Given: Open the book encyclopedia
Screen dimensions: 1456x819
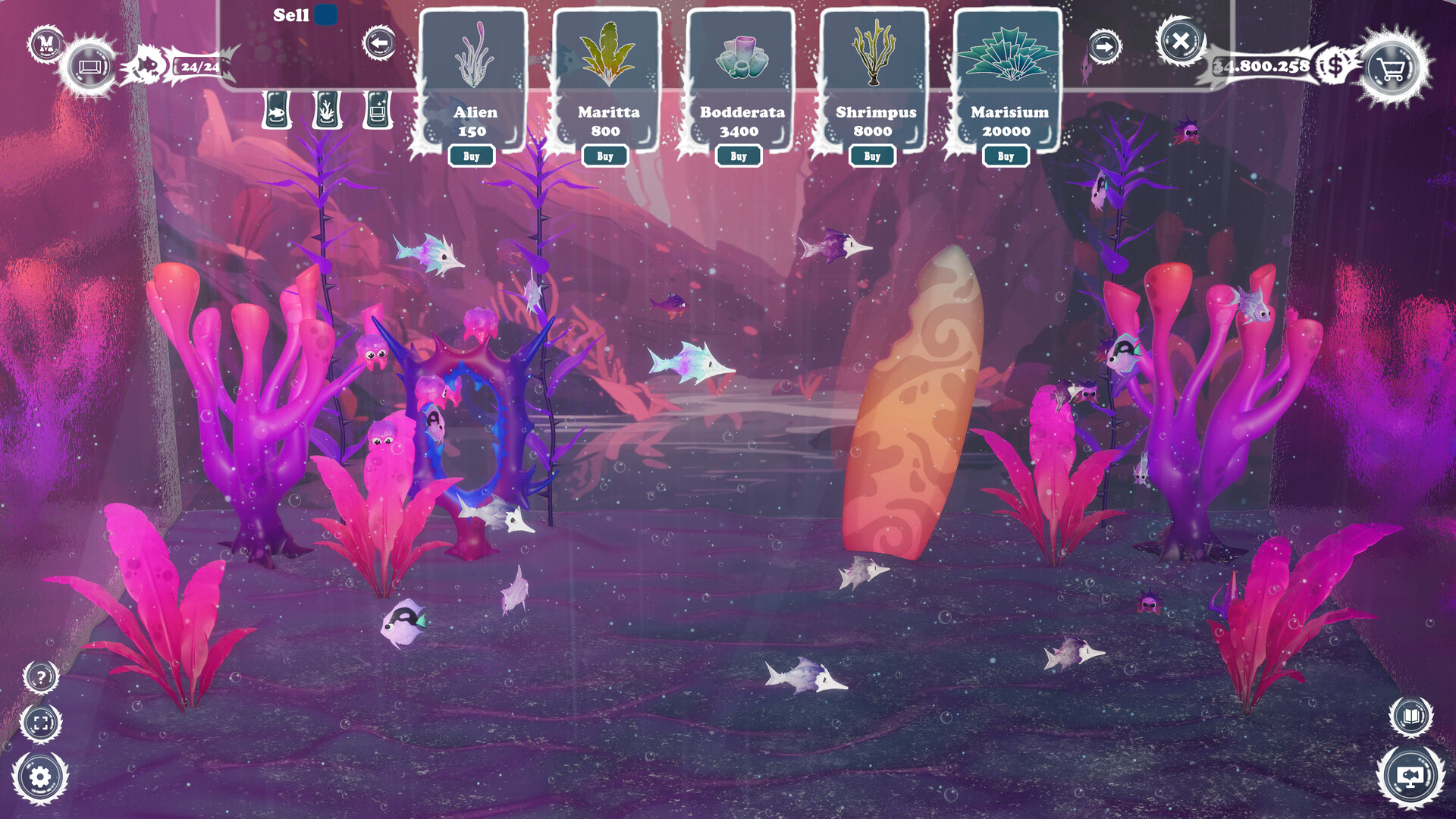Looking at the screenshot, I should tap(1410, 716).
